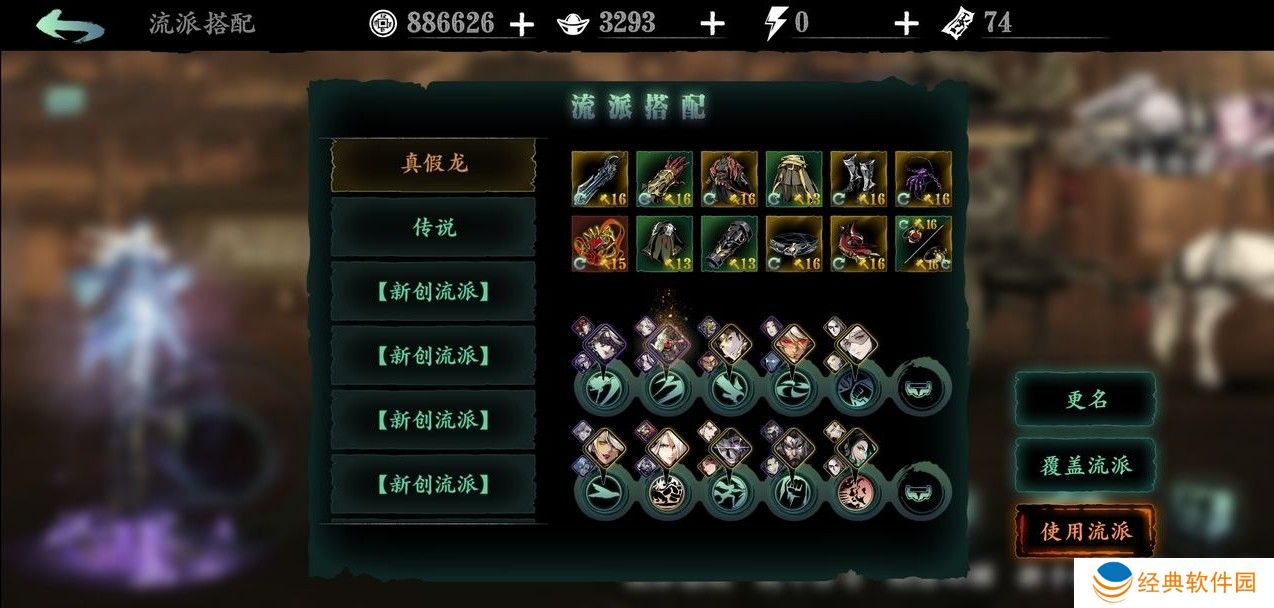Click the red-masked character portrait
1274x608 pixels.
[x=792, y=343]
